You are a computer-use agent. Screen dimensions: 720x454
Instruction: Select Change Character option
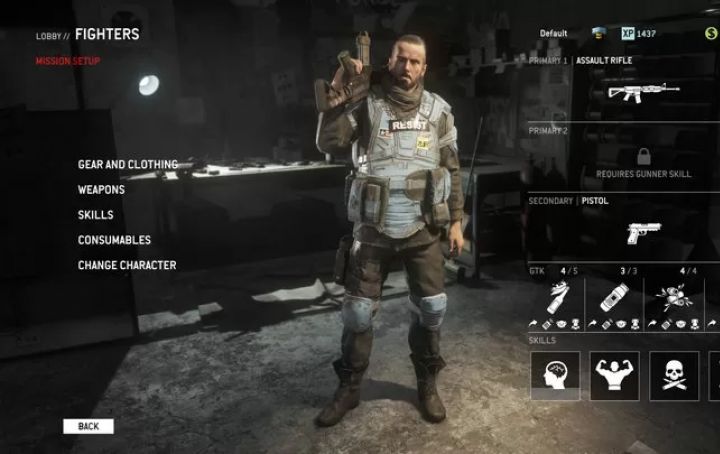(x=127, y=265)
